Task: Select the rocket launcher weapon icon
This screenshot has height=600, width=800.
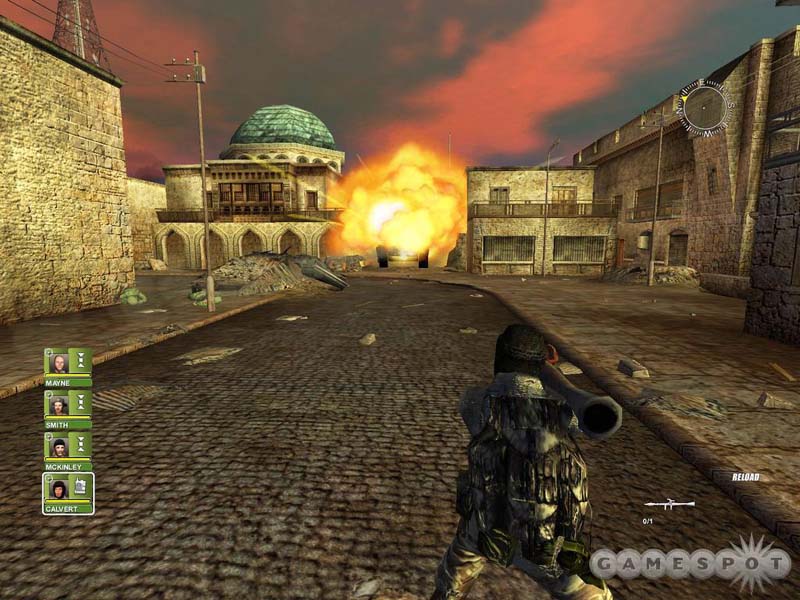Action: pos(669,504)
